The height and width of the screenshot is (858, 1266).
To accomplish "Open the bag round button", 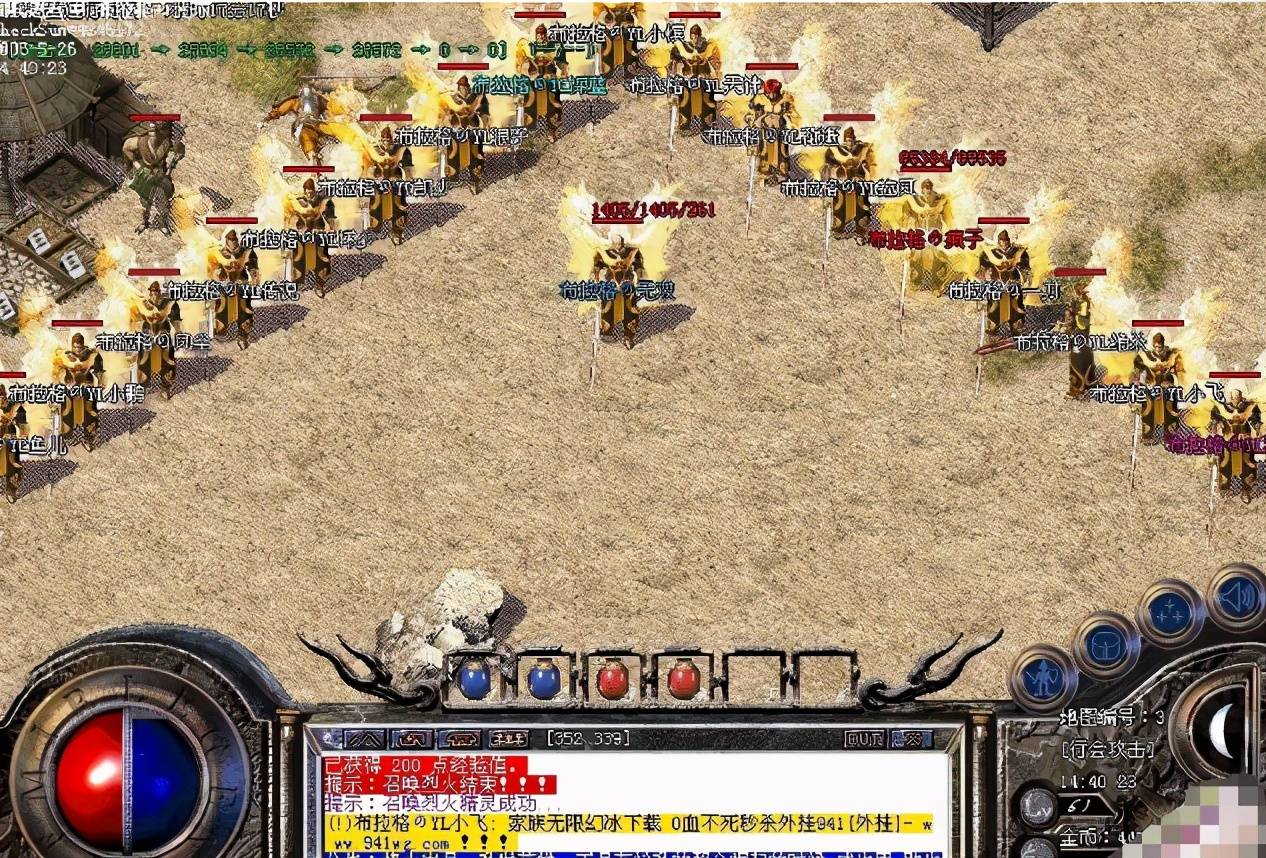I will (x=1105, y=644).
